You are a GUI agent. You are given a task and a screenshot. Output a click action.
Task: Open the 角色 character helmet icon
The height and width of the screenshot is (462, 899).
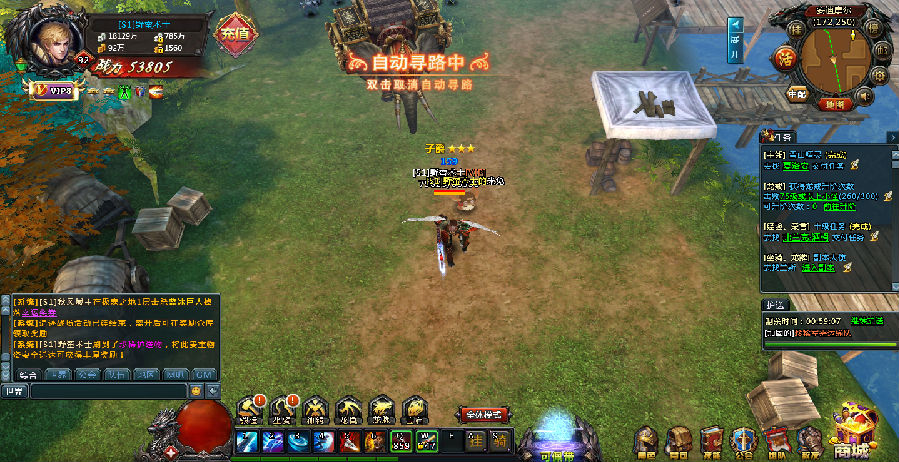(648, 440)
